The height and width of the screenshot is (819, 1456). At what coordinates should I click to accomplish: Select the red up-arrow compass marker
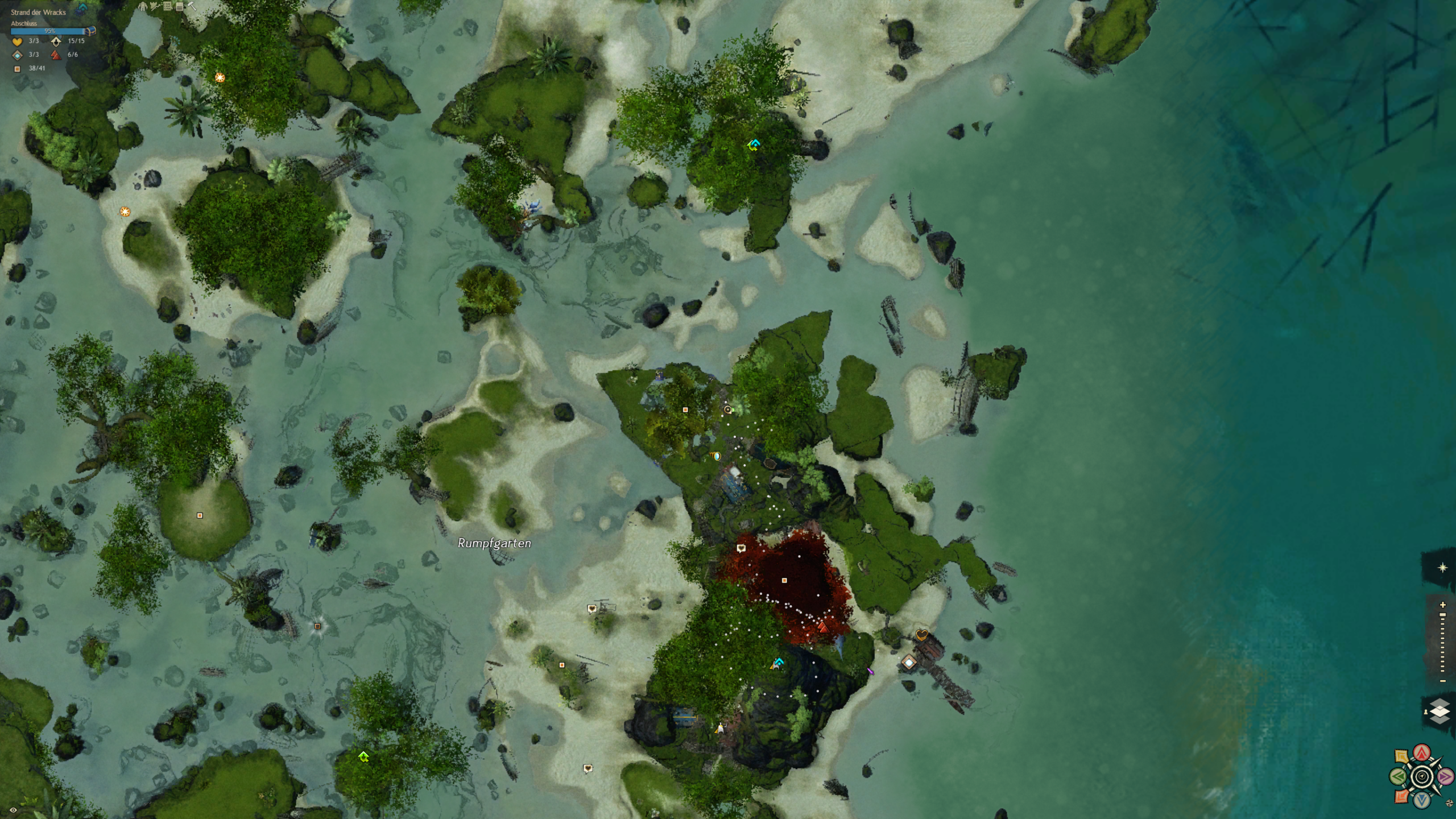(x=1422, y=753)
